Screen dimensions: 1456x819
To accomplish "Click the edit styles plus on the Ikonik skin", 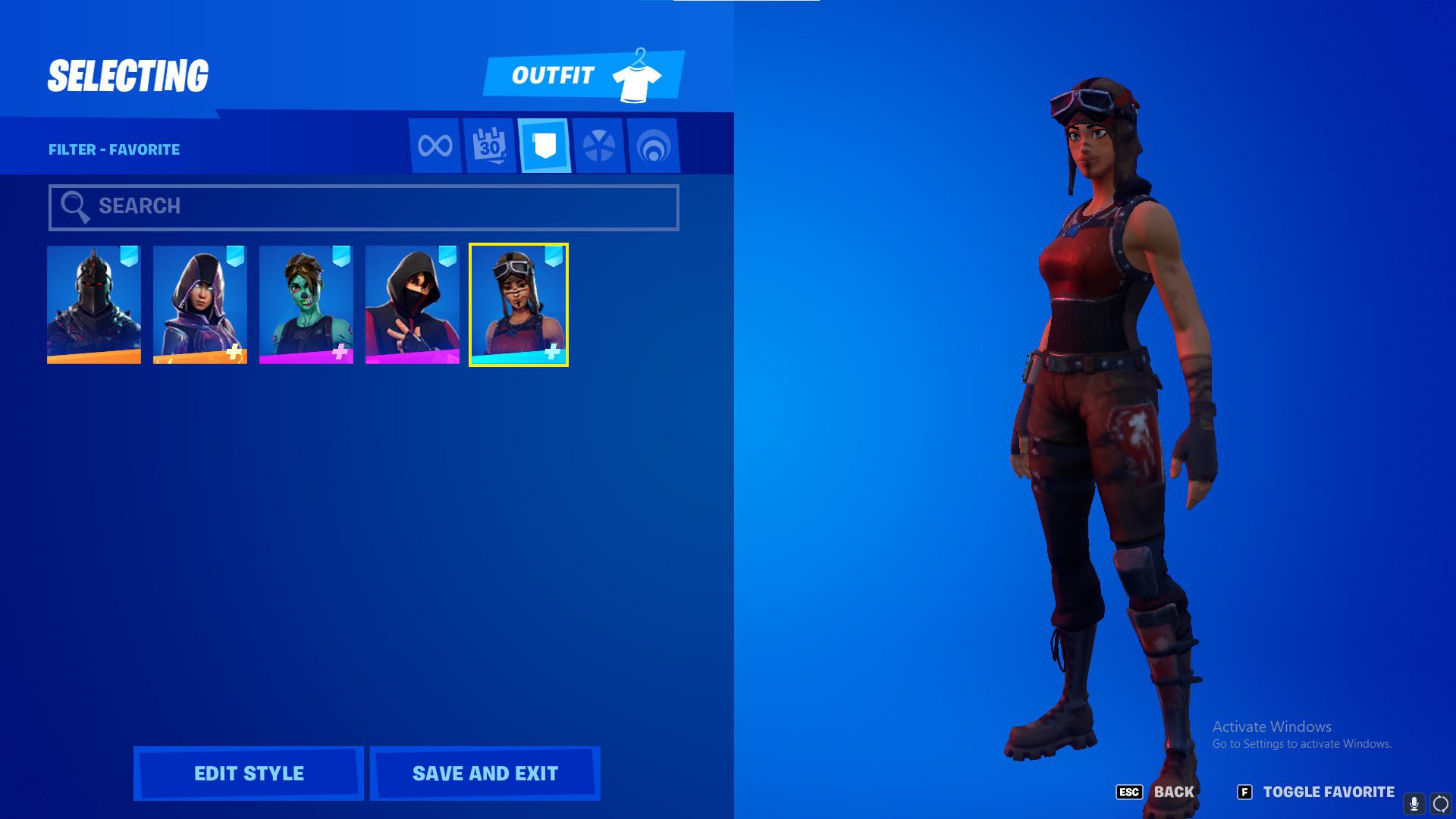I will click(x=446, y=350).
